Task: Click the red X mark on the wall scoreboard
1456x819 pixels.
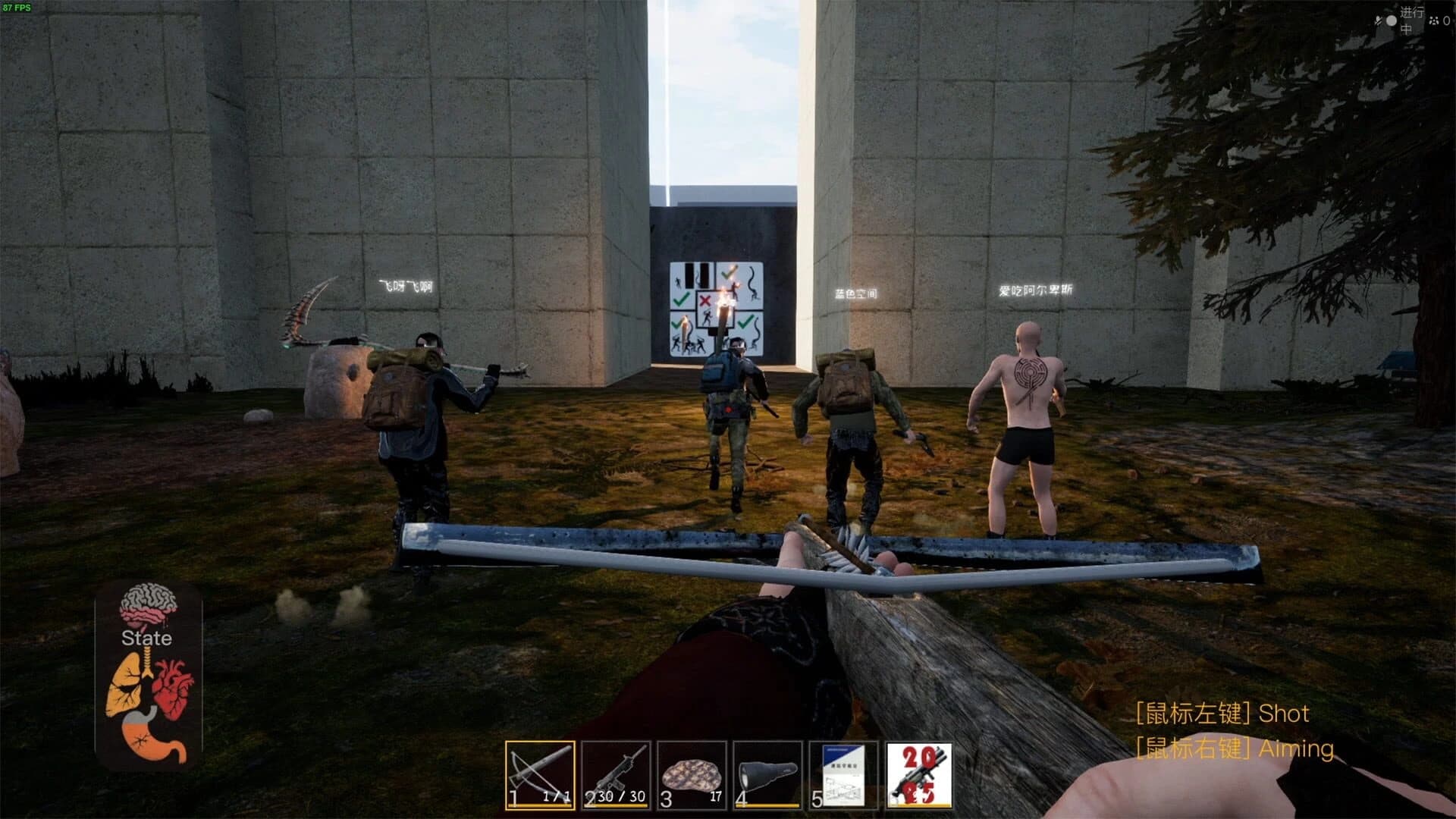Action: pyautogui.click(x=704, y=300)
